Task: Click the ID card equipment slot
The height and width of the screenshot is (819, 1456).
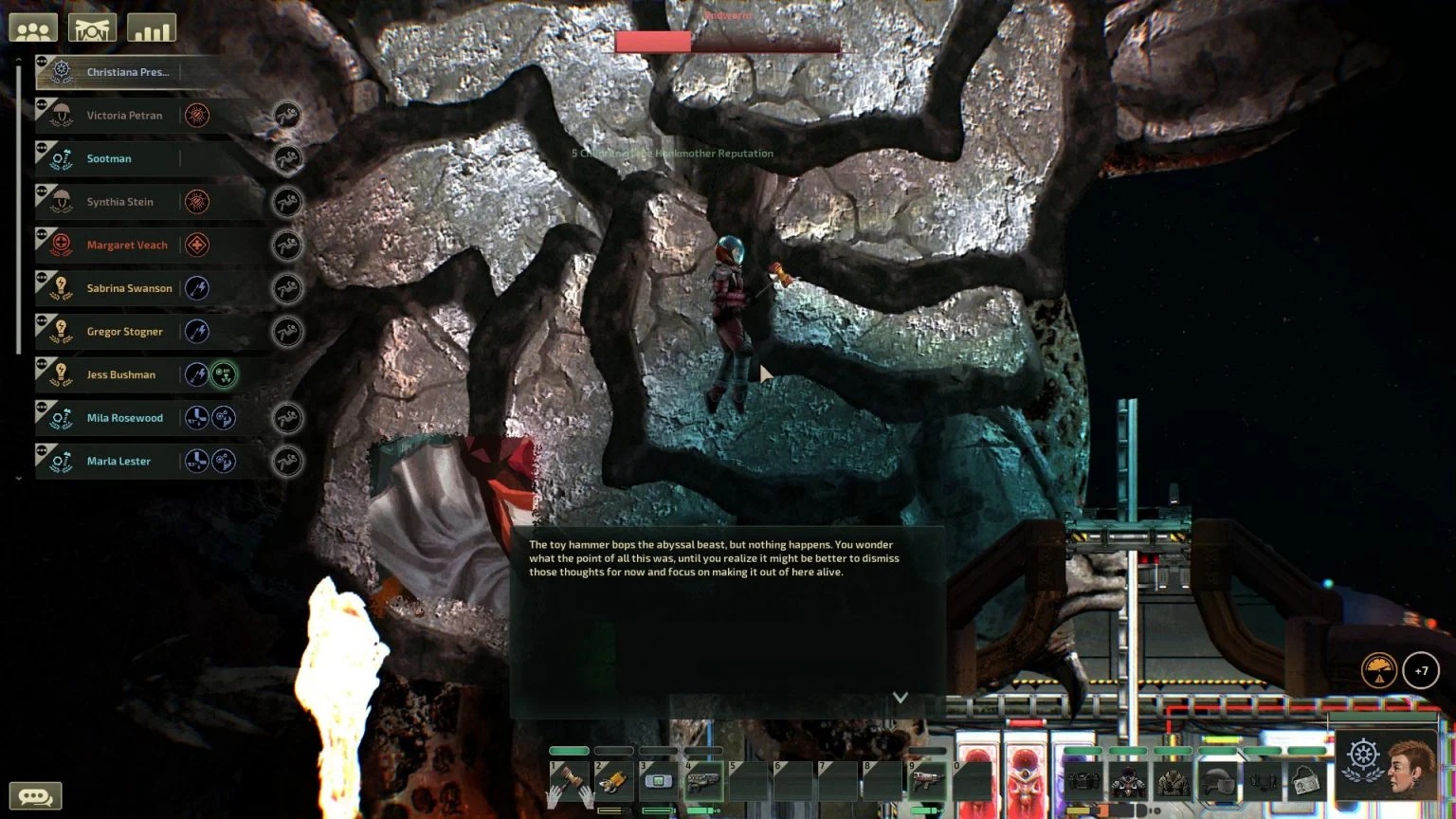Action: [1306, 782]
